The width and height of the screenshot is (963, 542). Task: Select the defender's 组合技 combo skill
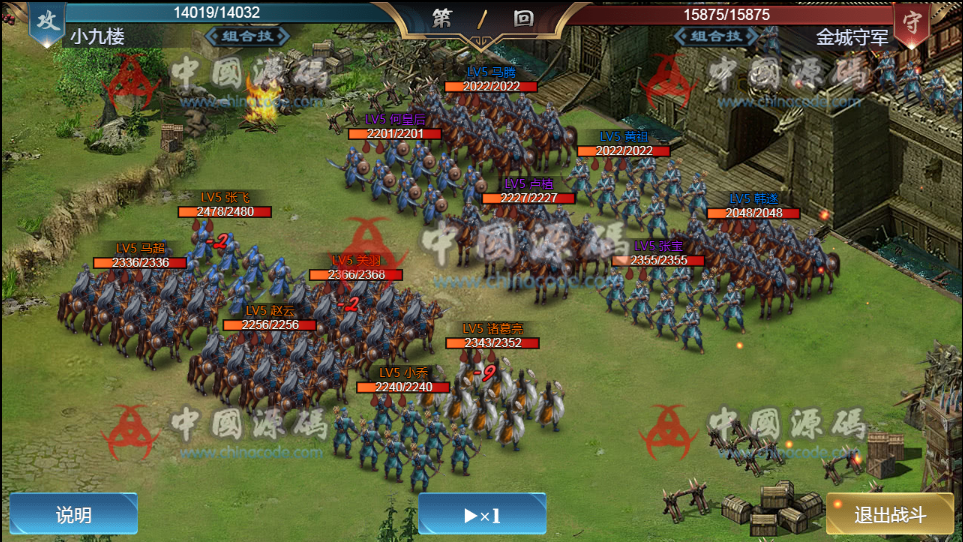[x=716, y=37]
